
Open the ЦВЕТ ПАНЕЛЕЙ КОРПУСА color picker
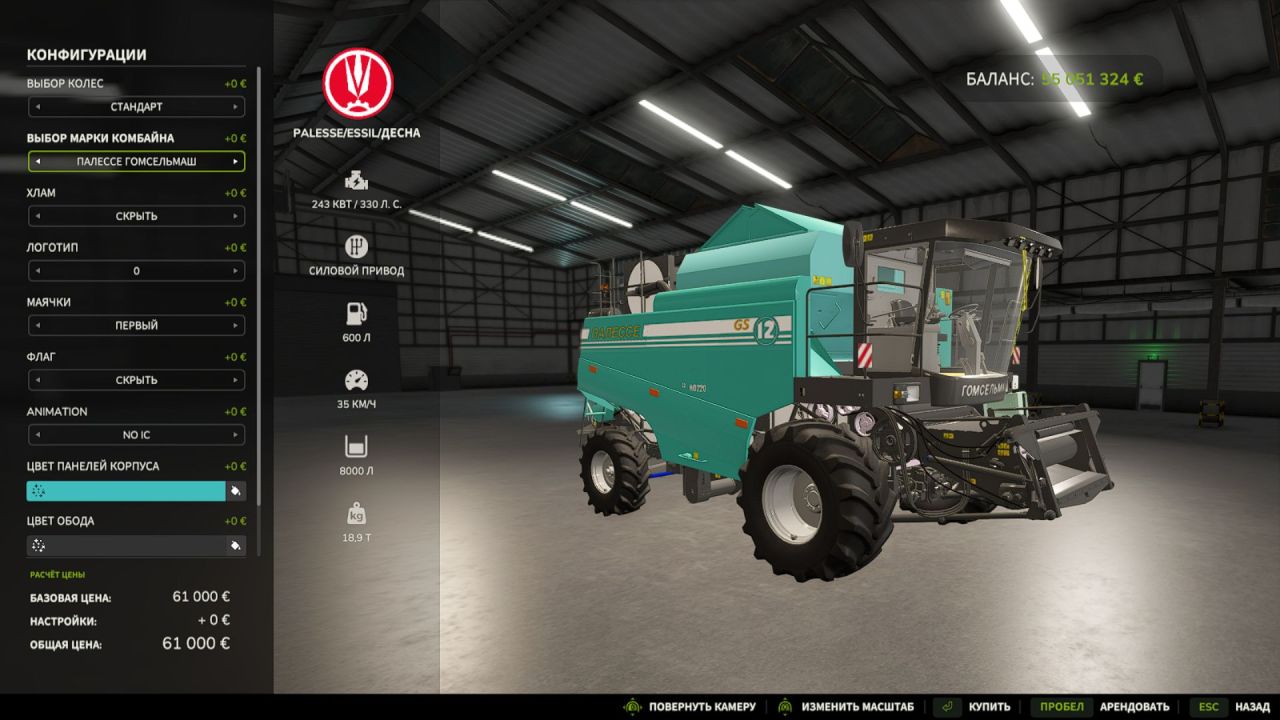click(233, 491)
